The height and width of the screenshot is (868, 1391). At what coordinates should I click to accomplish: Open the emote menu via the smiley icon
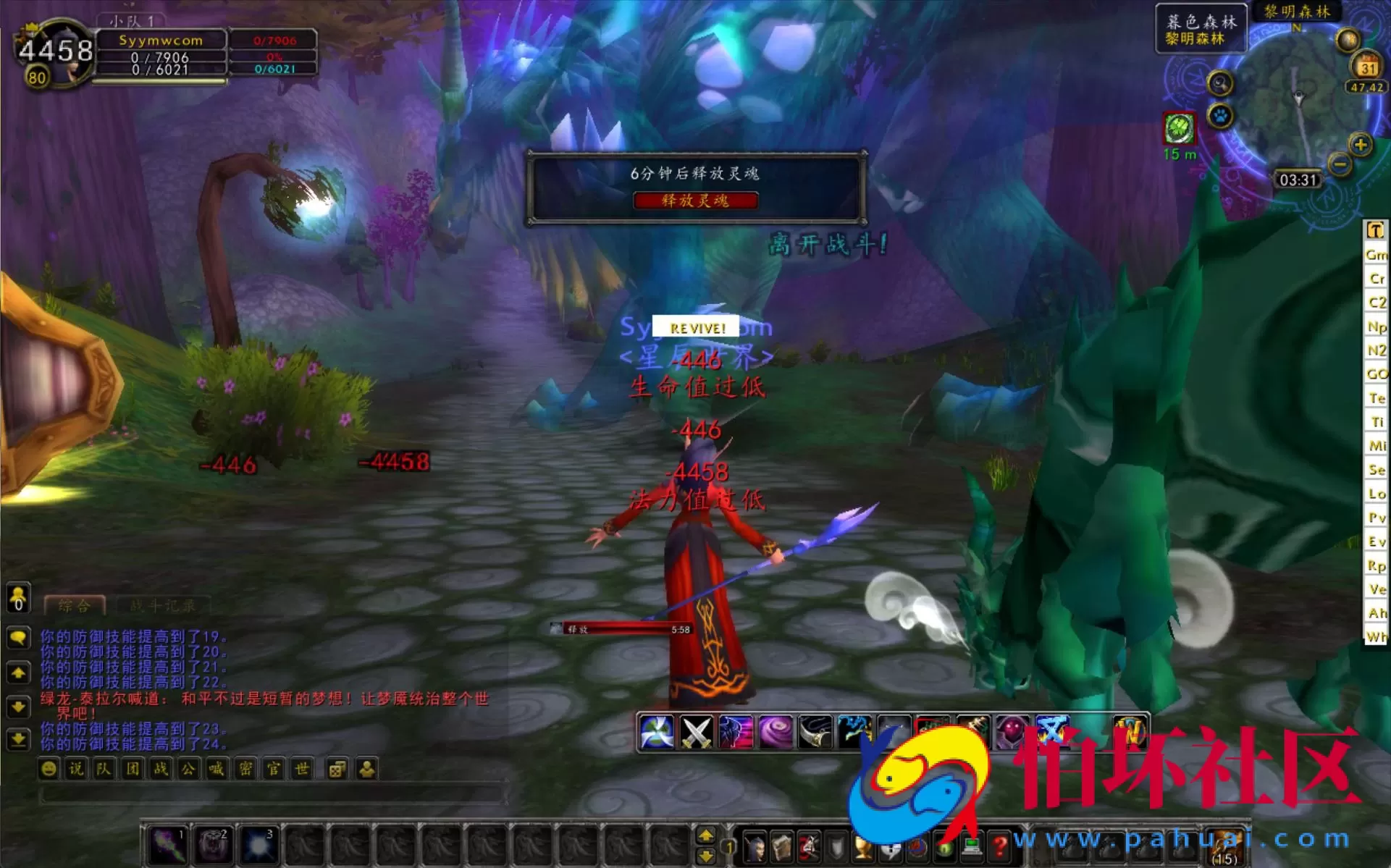click(x=47, y=768)
